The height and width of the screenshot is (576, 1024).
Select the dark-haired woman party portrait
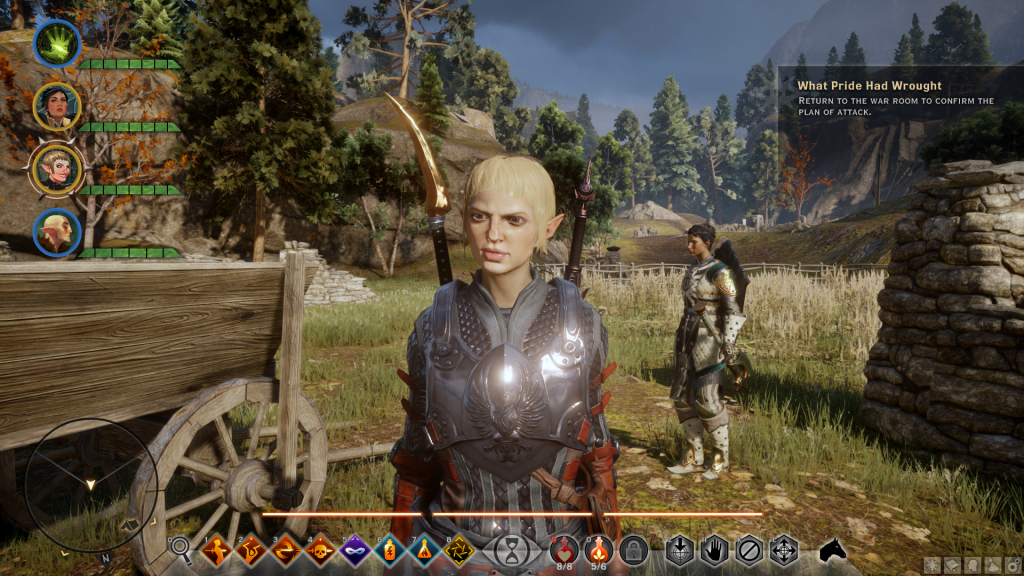click(x=57, y=106)
